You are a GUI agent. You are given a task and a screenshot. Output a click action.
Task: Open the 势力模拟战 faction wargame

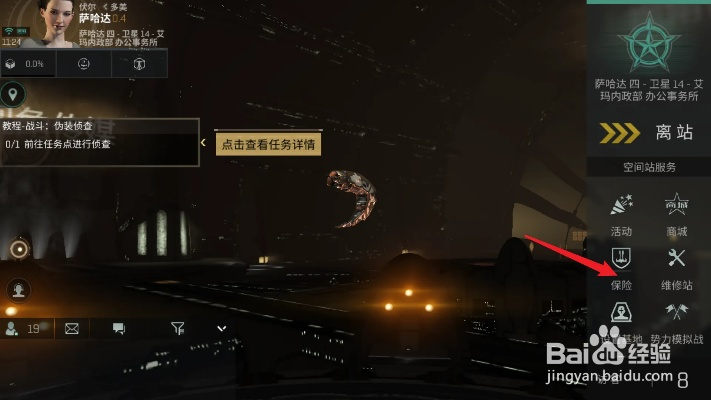click(676, 320)
